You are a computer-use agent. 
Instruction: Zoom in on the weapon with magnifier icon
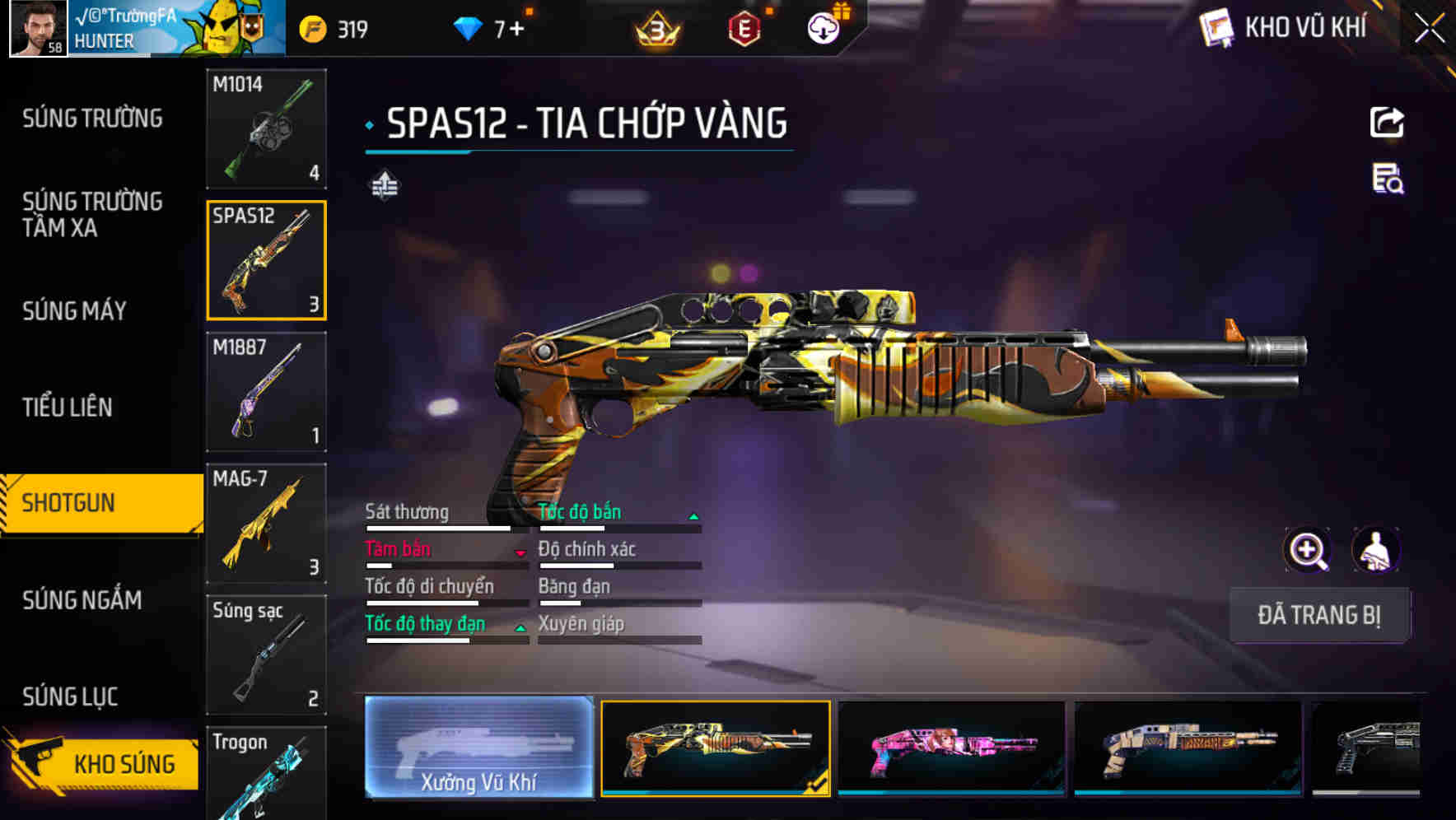[1307, 550]
